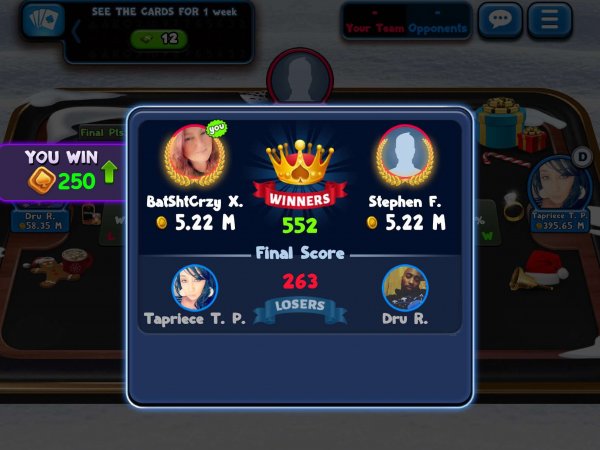The image size is (600, 450).
Task: Buy see-the-cards for 12 cash
Action: coord(160,39)
